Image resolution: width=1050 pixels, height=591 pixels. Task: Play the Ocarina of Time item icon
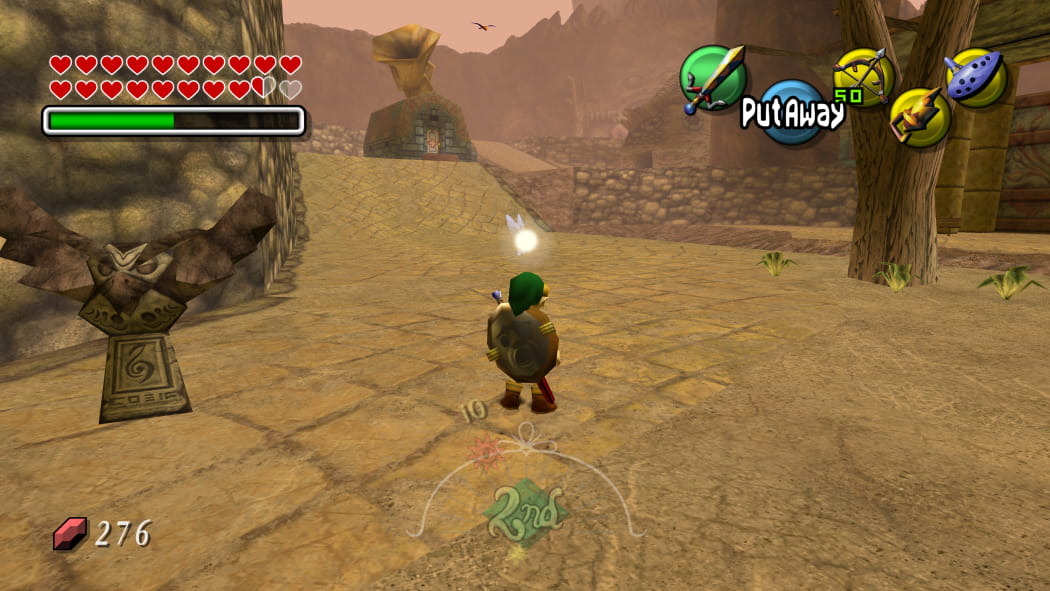pyautogui.click(x=976, y=77)
